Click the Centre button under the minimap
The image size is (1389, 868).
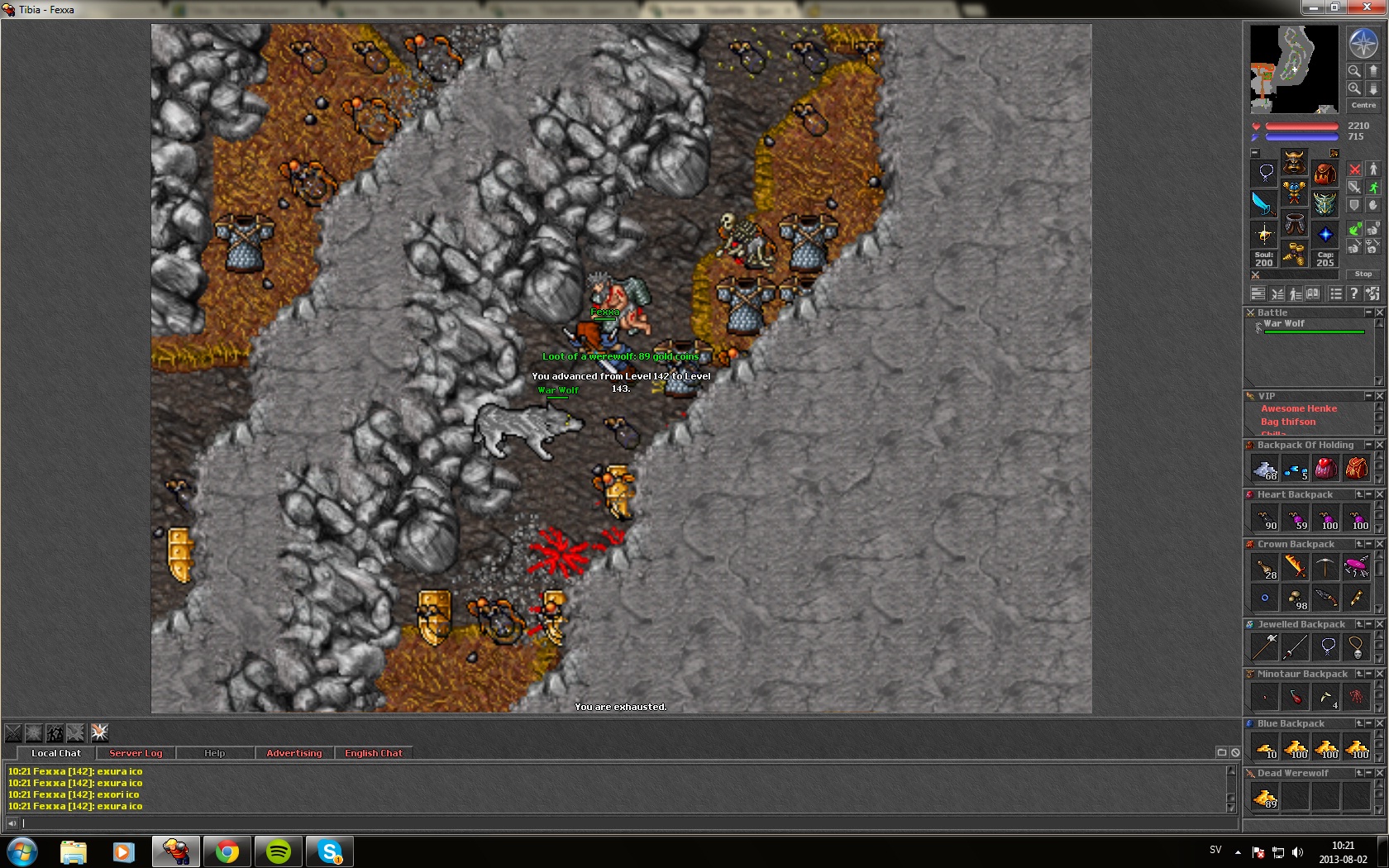pyautogui.click(x=1363, y=105)
